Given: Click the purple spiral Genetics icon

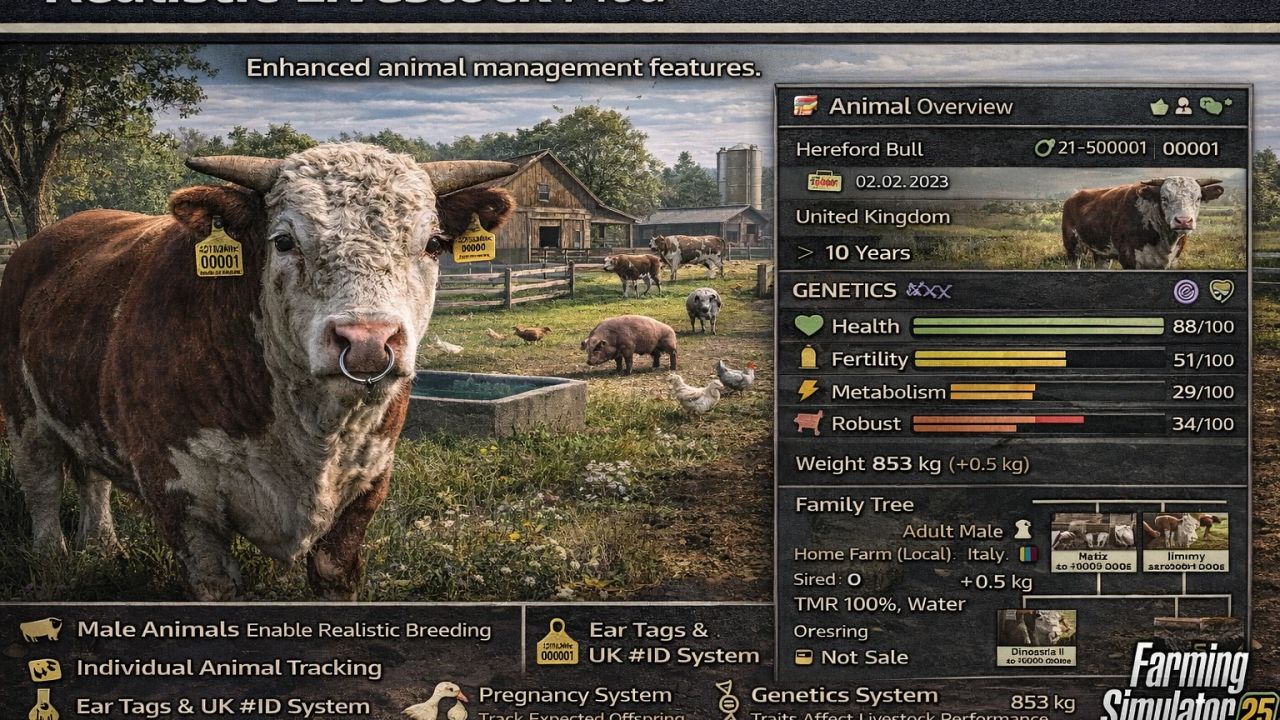Looking at the screenshot, I should [1186, 291].
